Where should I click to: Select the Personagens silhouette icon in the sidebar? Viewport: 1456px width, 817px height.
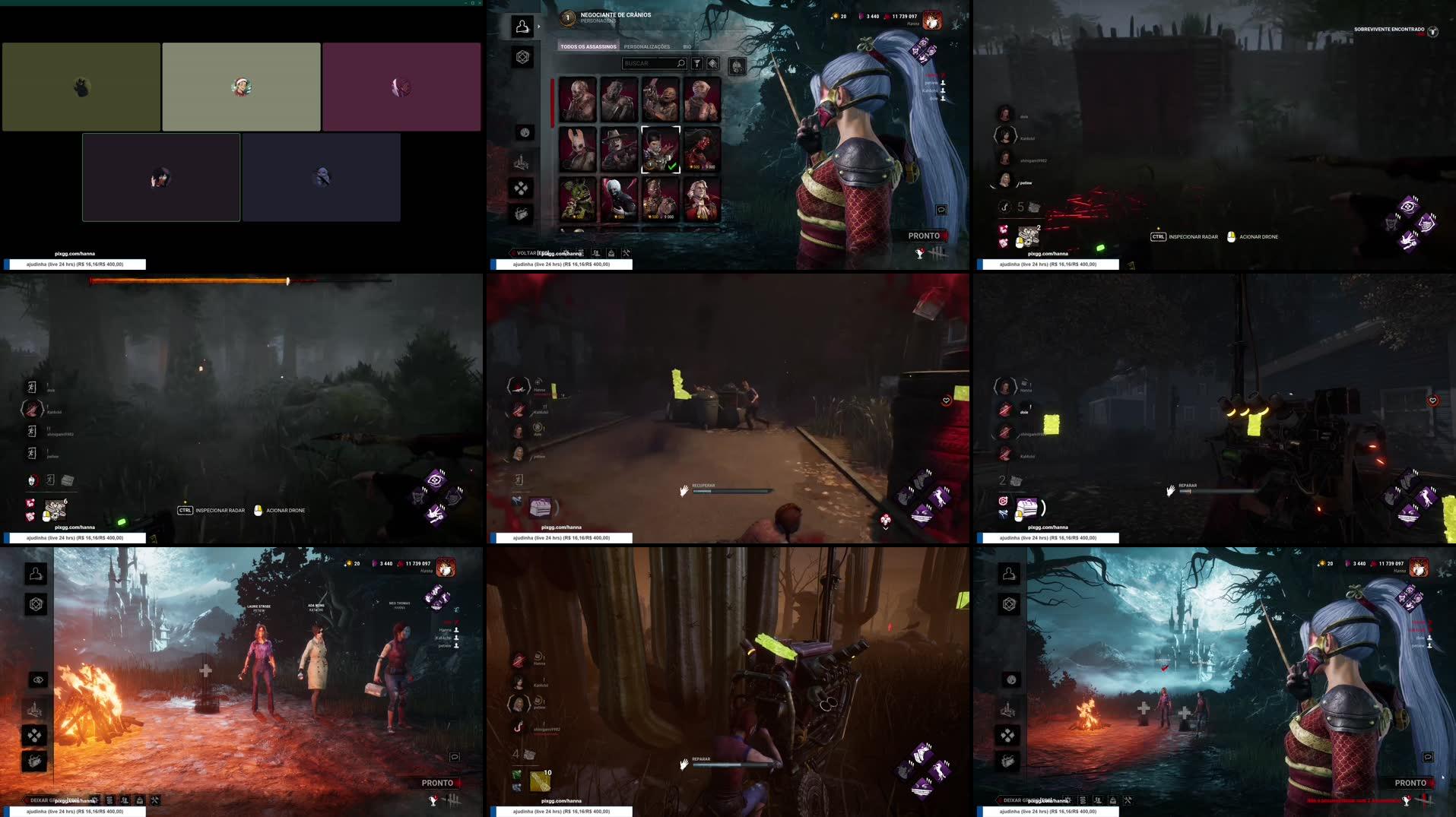522,27
